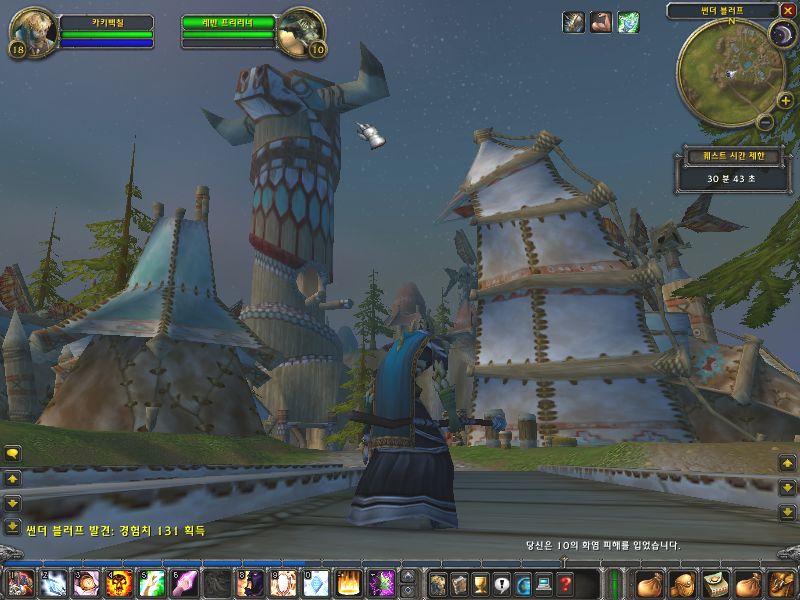800x600 pixels.
Task: Use the purple hooded figure ability
Action: [252, 583]
